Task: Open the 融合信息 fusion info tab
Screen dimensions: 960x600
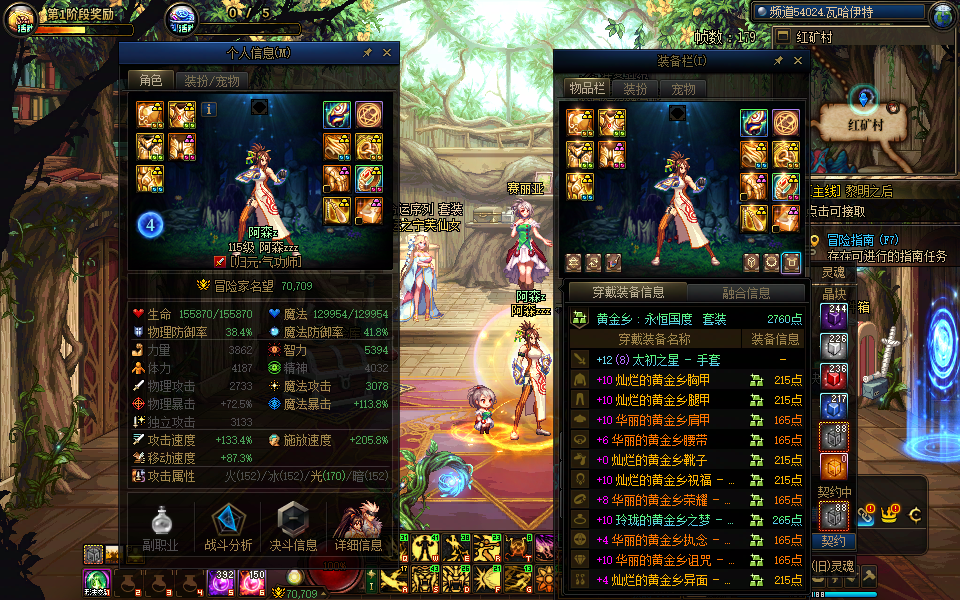Action: pyautogui.click(x=746, y=292)
